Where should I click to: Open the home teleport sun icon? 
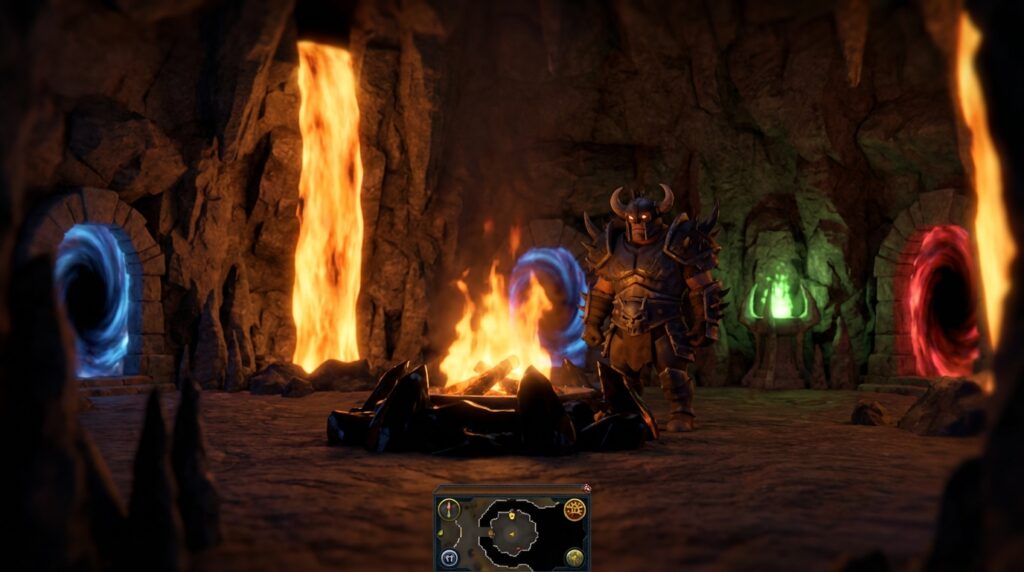click(x=574, y=510)
